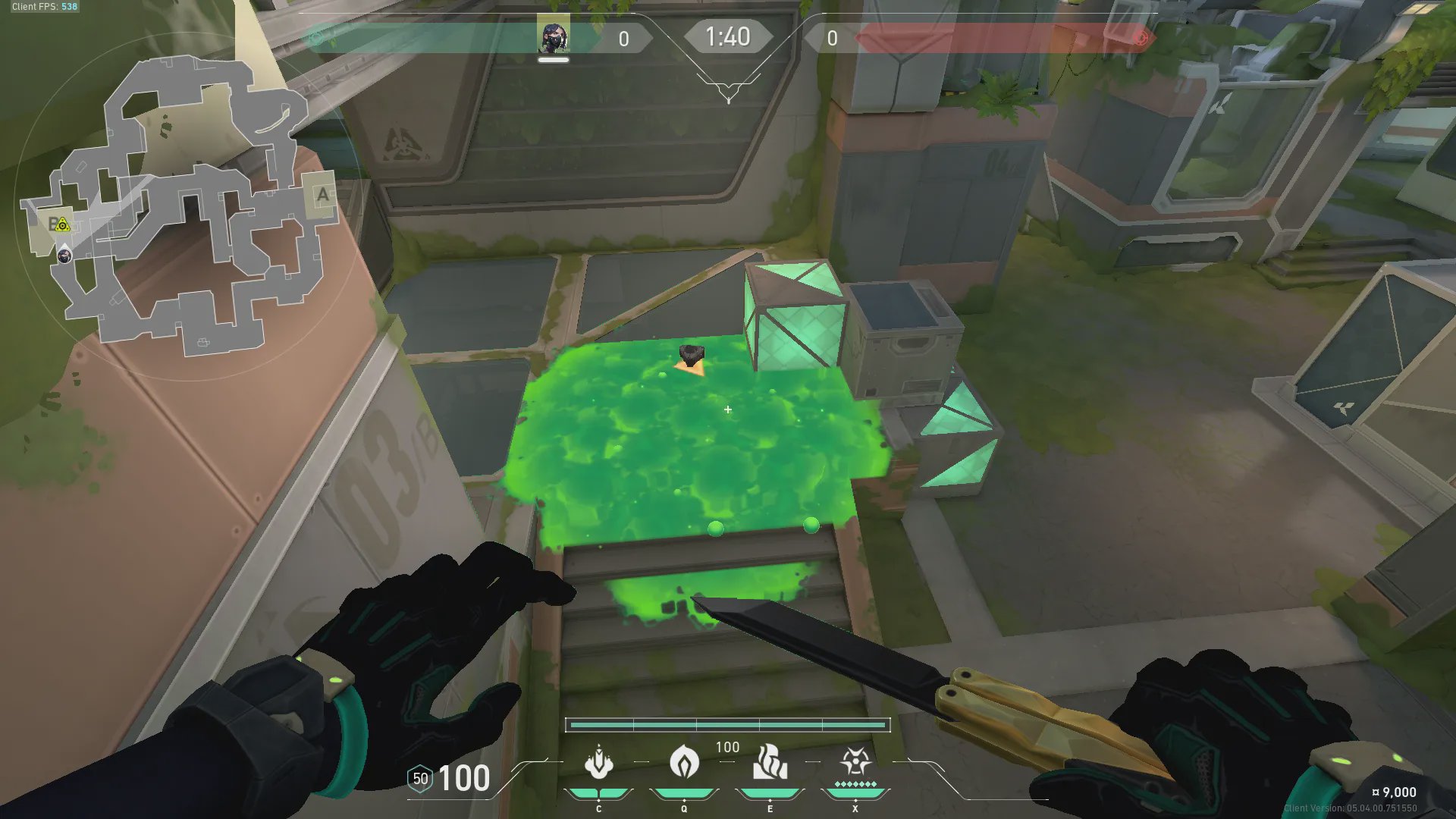Select the Poison Cloud ability icon
The image size is (1456, 819).
point(684,762)
